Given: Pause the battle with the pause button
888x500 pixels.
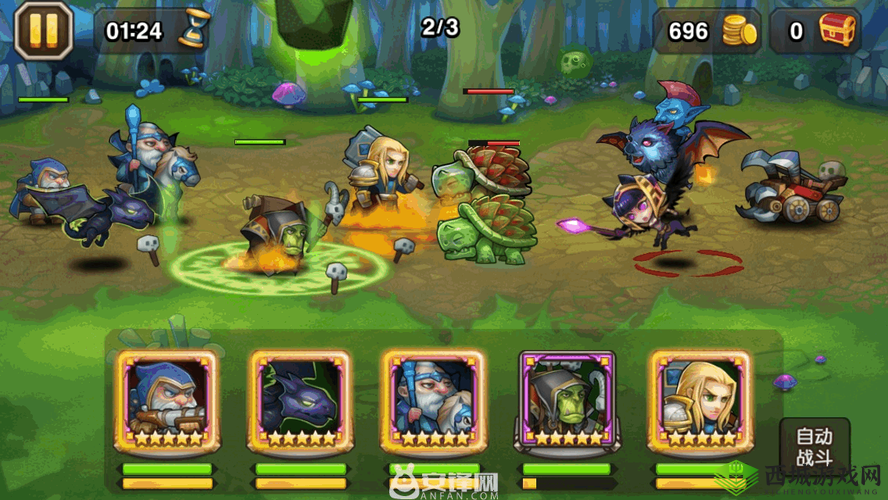Looking at the screenshot, I should coord(43,30).
